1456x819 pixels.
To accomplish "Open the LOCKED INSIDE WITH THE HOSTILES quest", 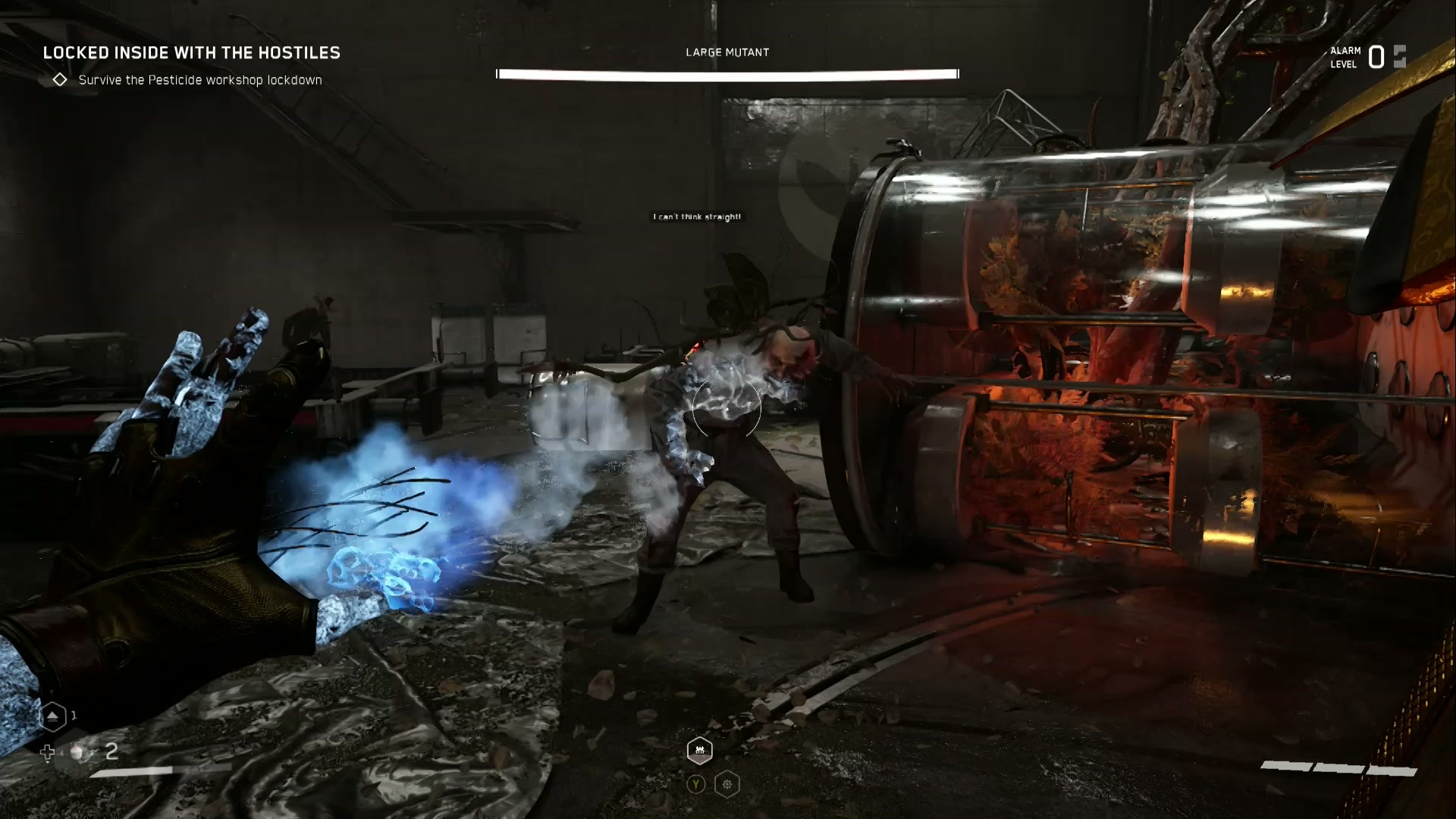I will pos(193,53).
